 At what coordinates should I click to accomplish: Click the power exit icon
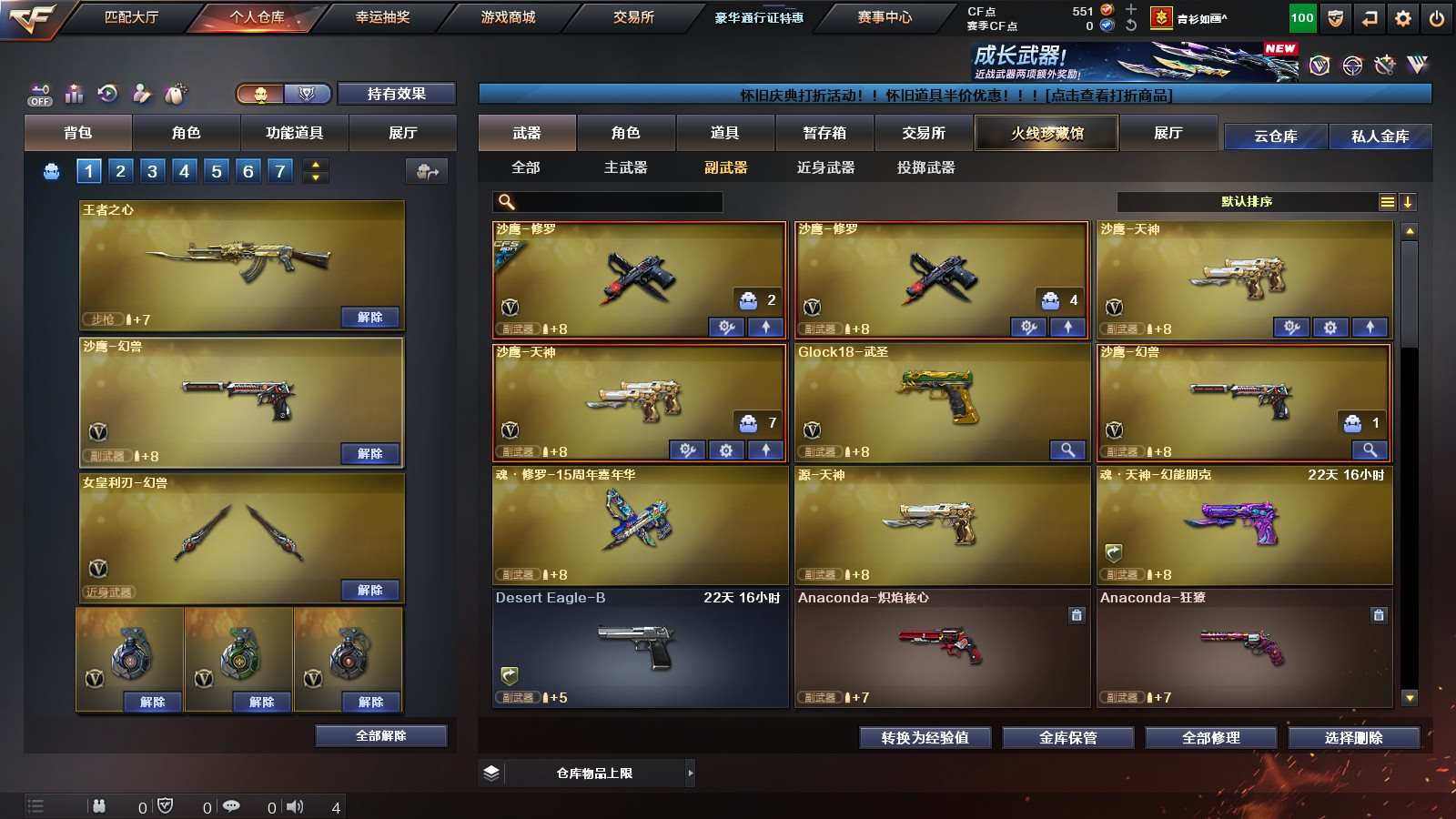coord(1437,18)
